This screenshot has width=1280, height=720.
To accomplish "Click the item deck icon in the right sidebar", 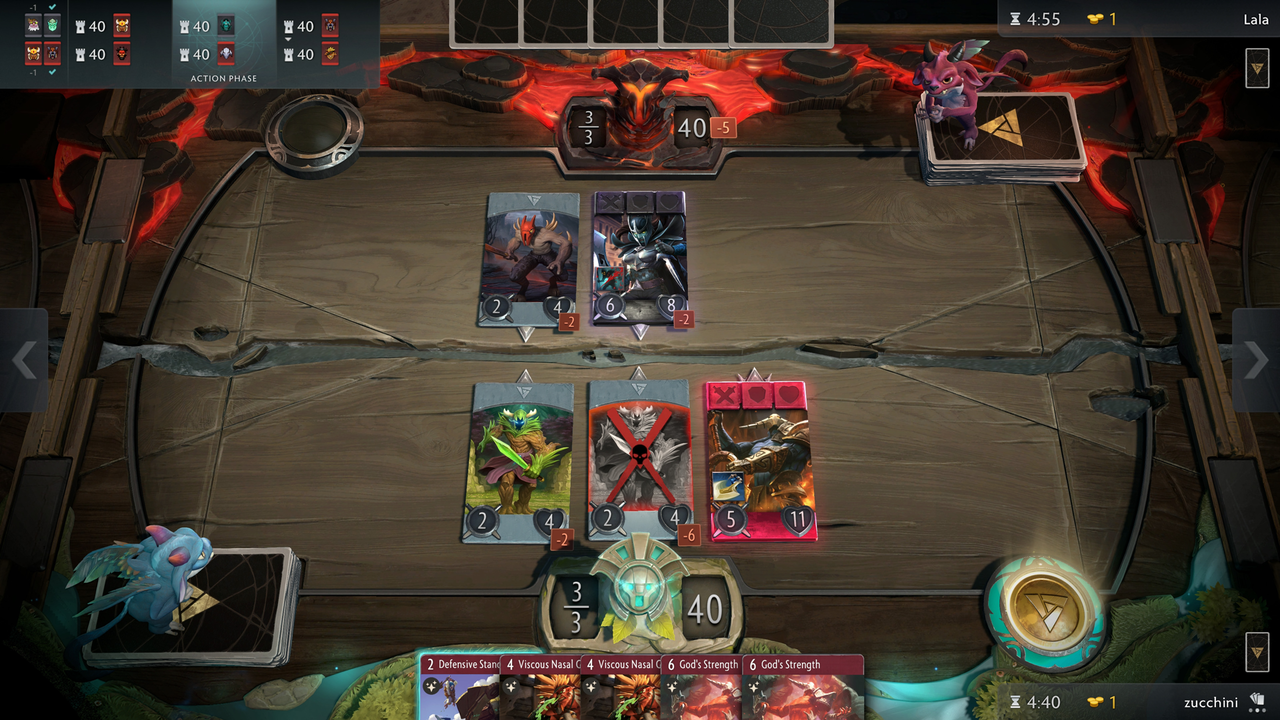I will (1259, 69).
